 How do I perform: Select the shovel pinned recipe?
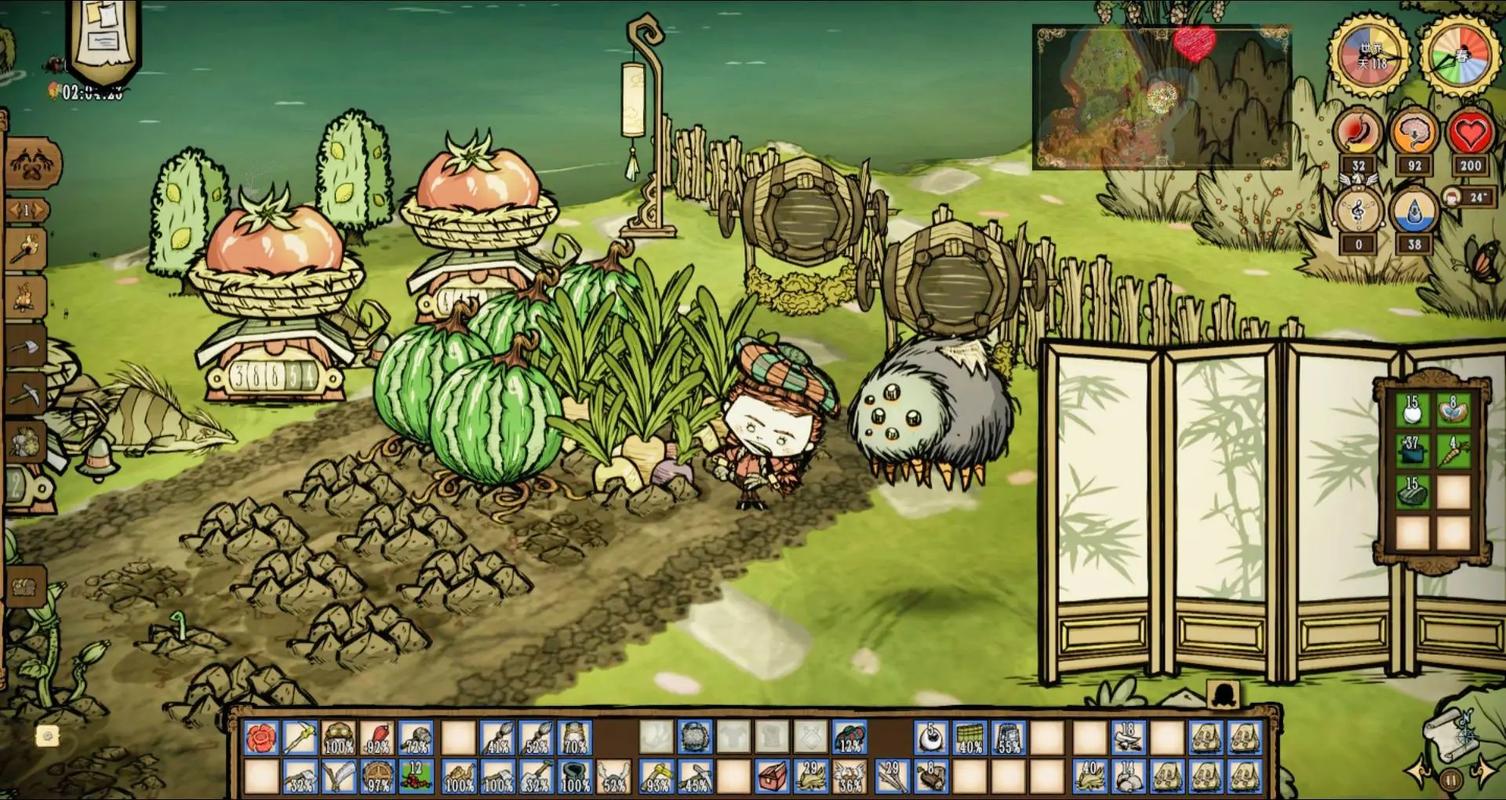(27, 346)
